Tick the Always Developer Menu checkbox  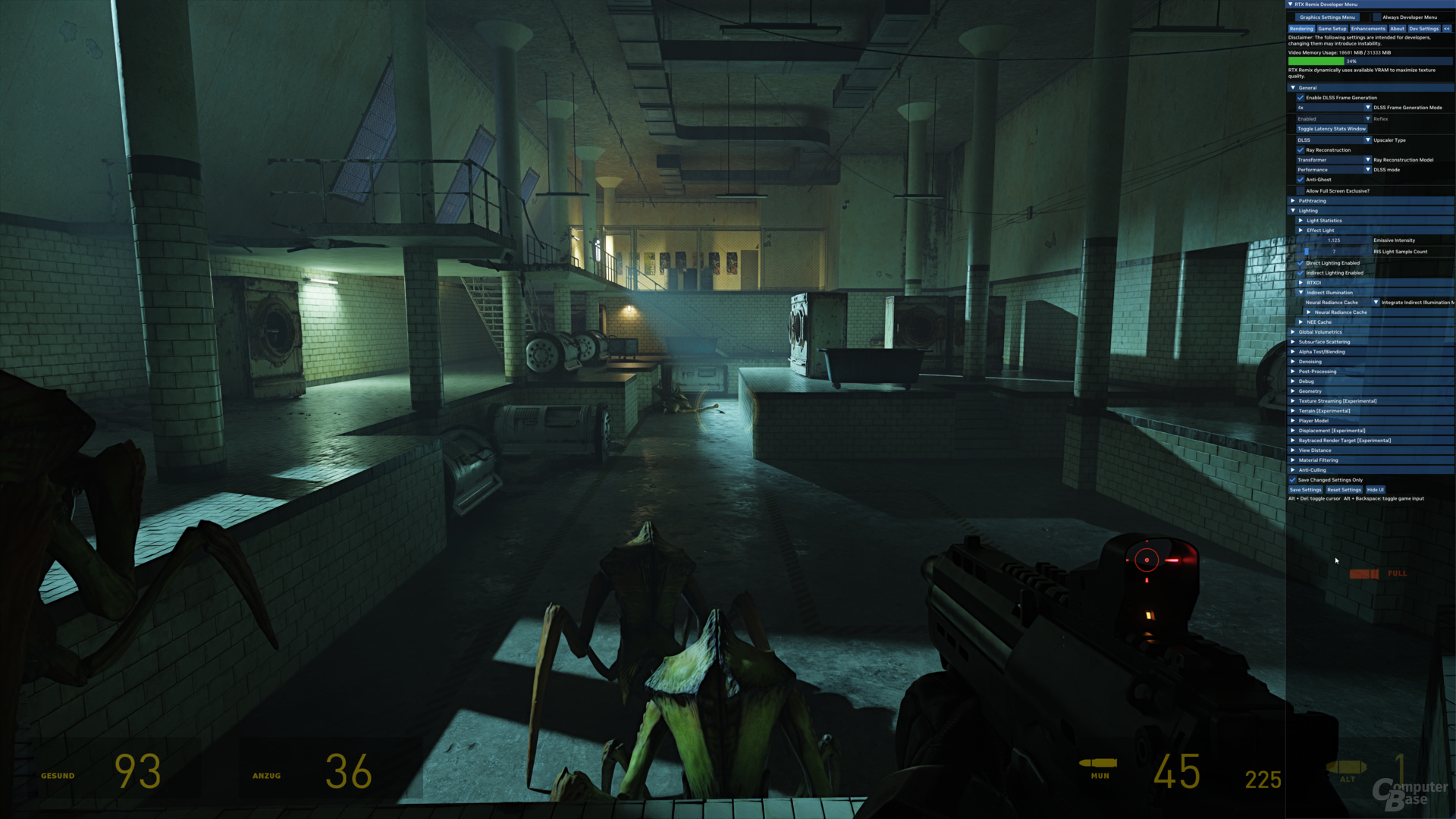click(x=1377, y=17)
